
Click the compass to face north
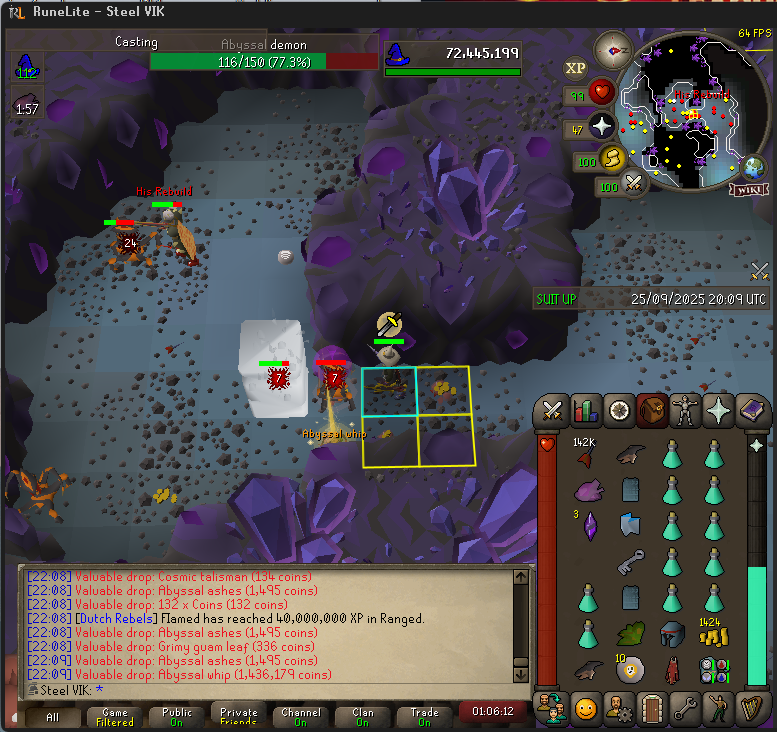click(x=611, y=48)
